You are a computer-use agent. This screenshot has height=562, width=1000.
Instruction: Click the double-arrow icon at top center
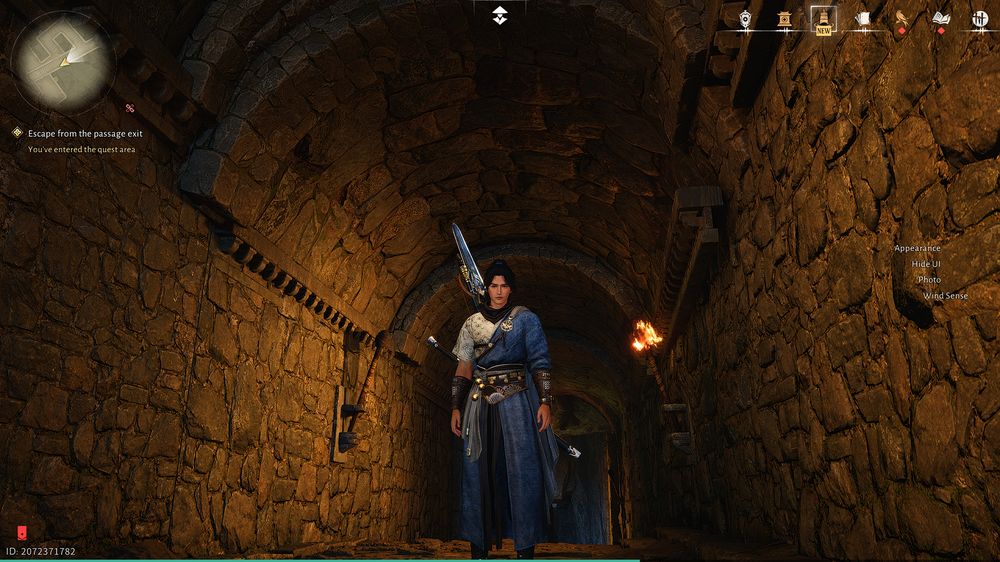pos(500,15)
